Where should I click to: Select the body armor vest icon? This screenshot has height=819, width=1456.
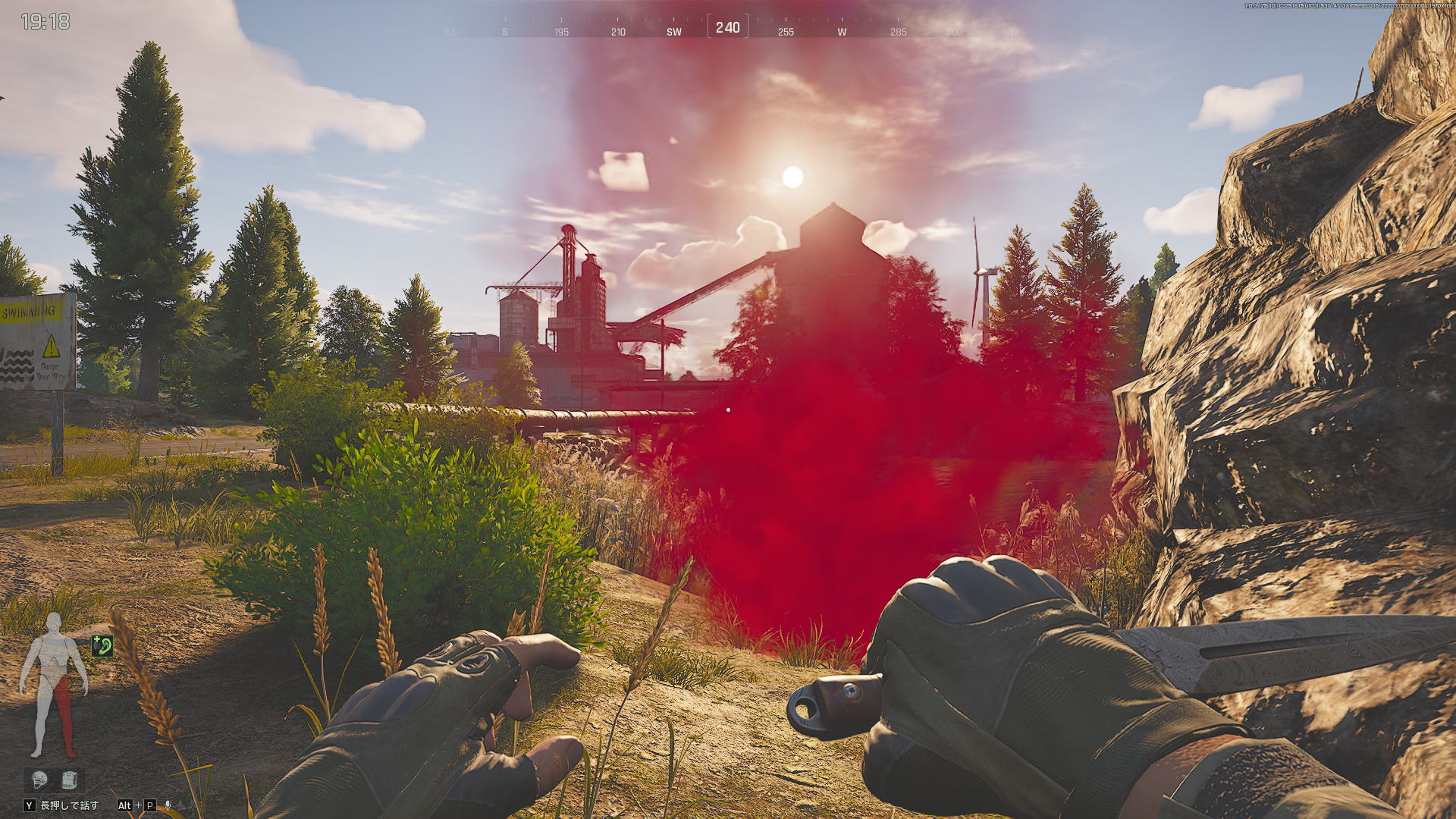[x=69, y=779]
